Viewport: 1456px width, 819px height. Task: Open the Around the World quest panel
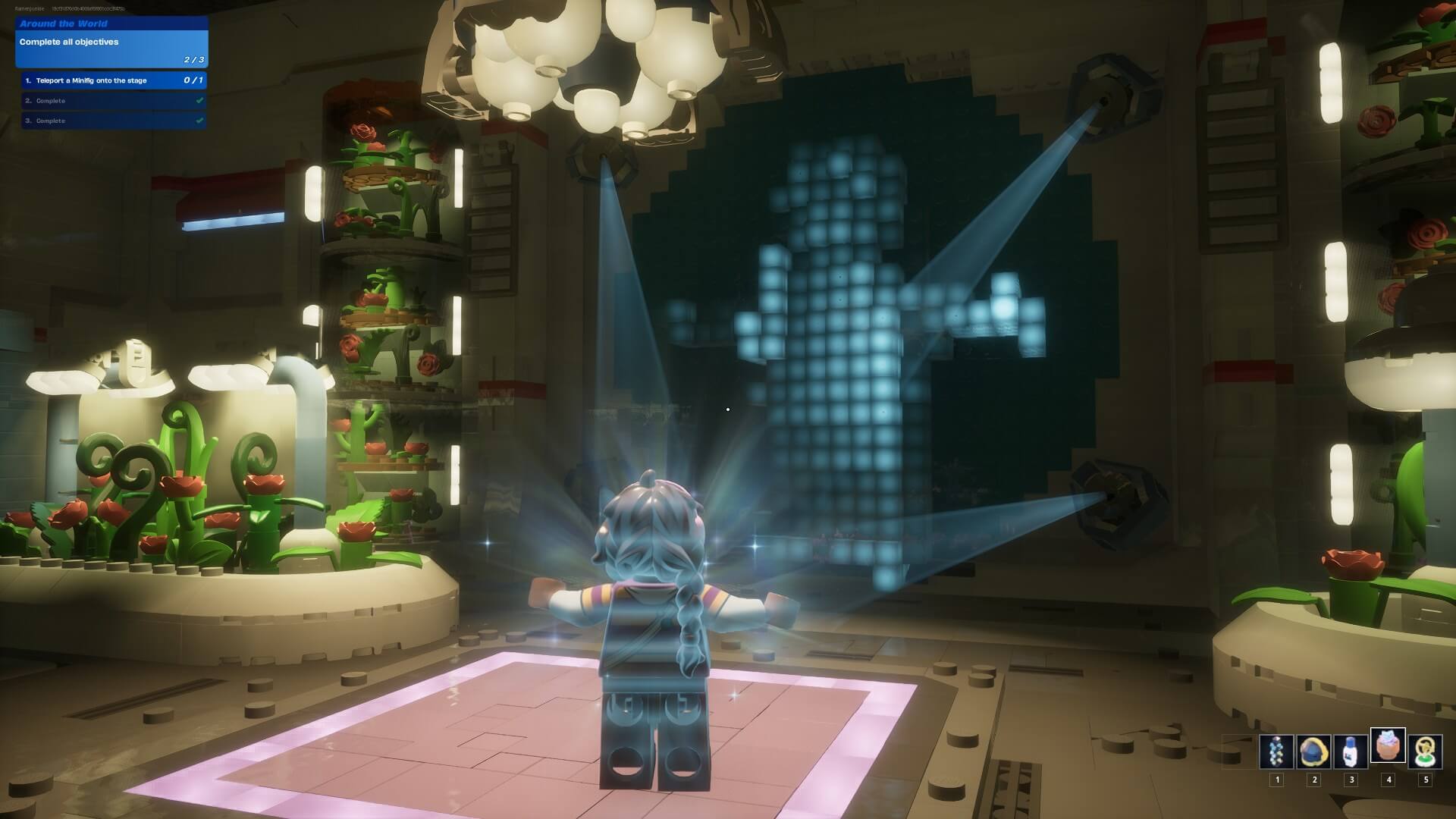pos(112,42)
